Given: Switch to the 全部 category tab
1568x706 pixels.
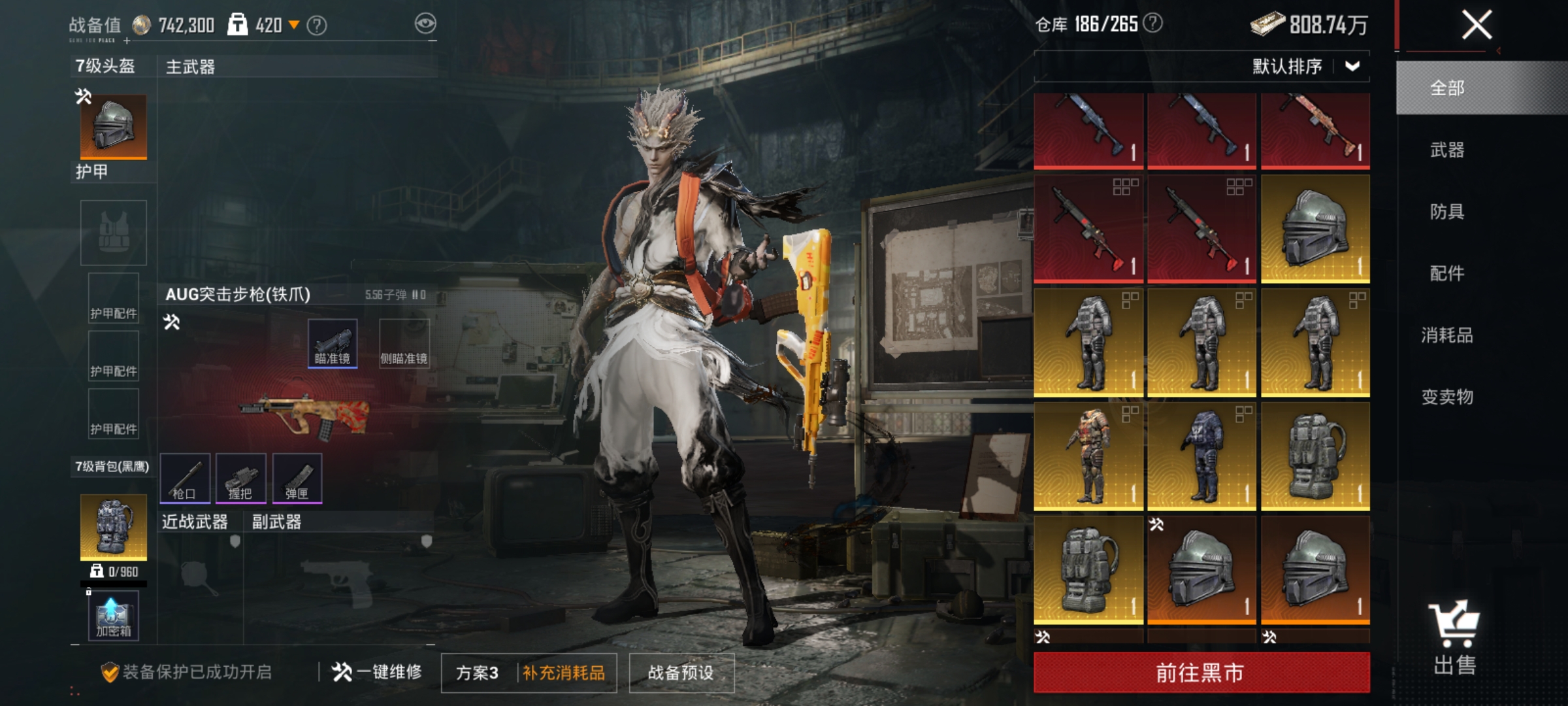Looking at the screenshot, I should (1447, 88).
